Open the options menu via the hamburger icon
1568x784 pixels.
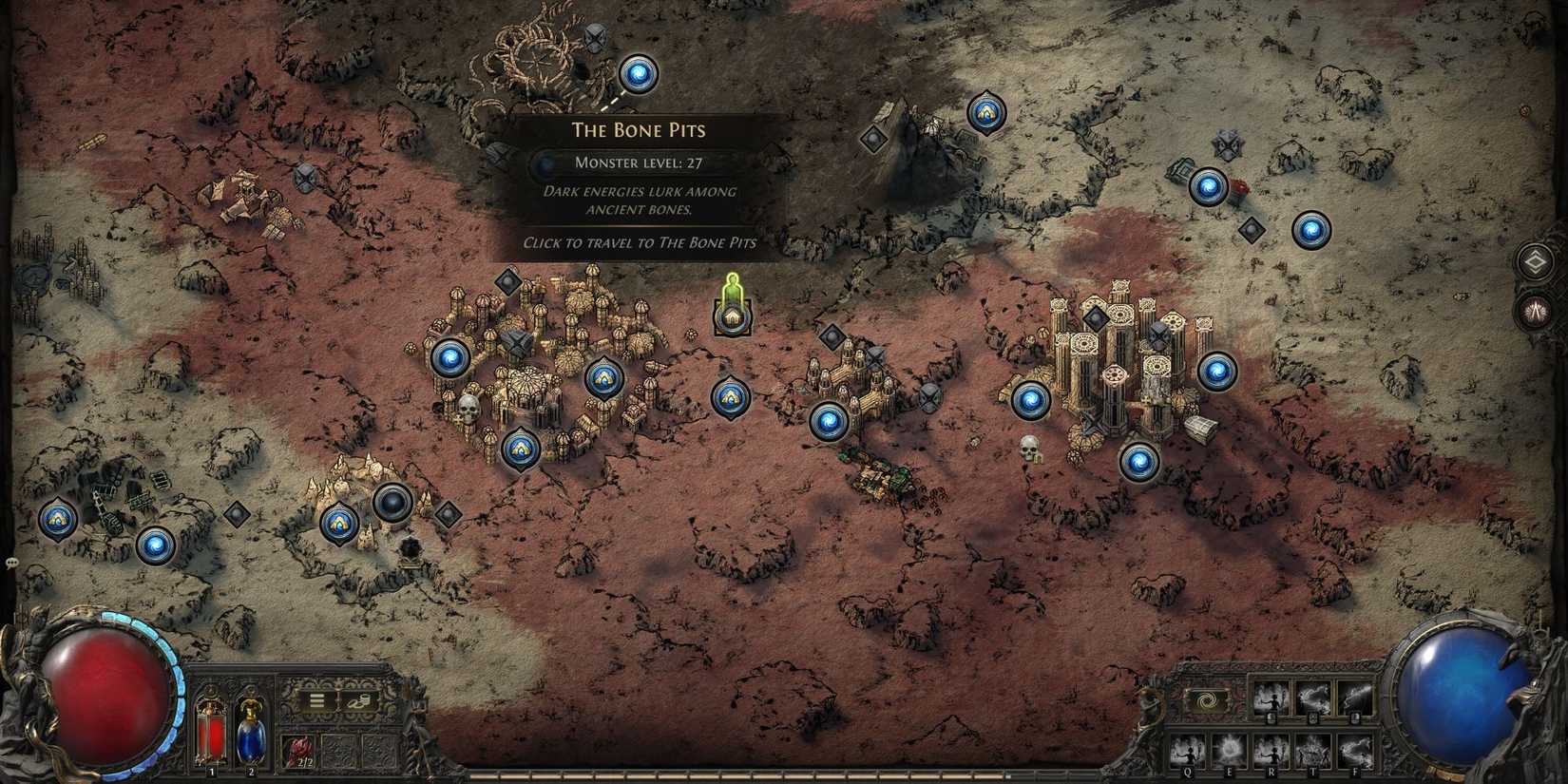pyautogui.click(x=315, y=700)
